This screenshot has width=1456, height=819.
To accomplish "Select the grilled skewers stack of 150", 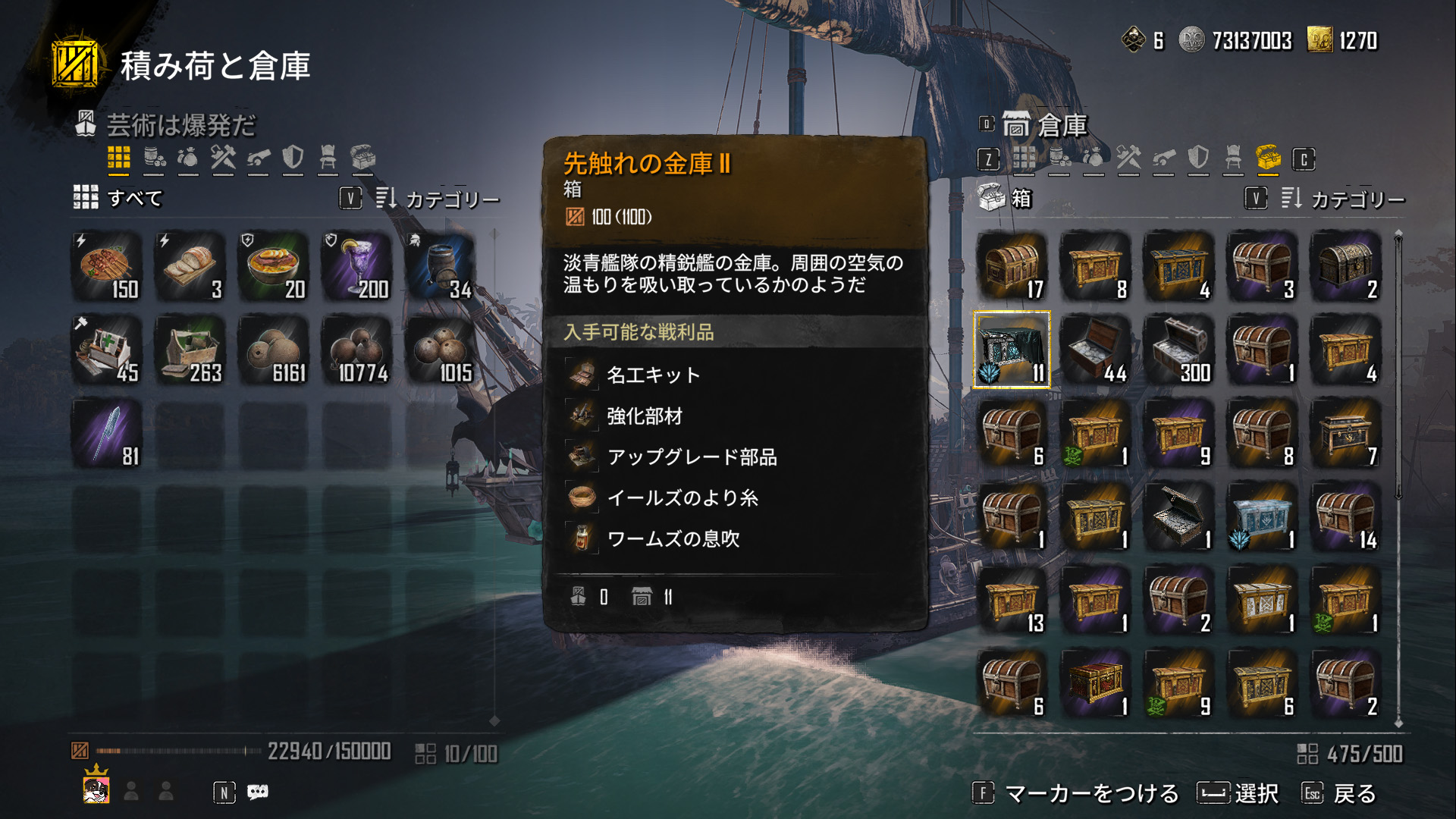I will pos(107,267).
